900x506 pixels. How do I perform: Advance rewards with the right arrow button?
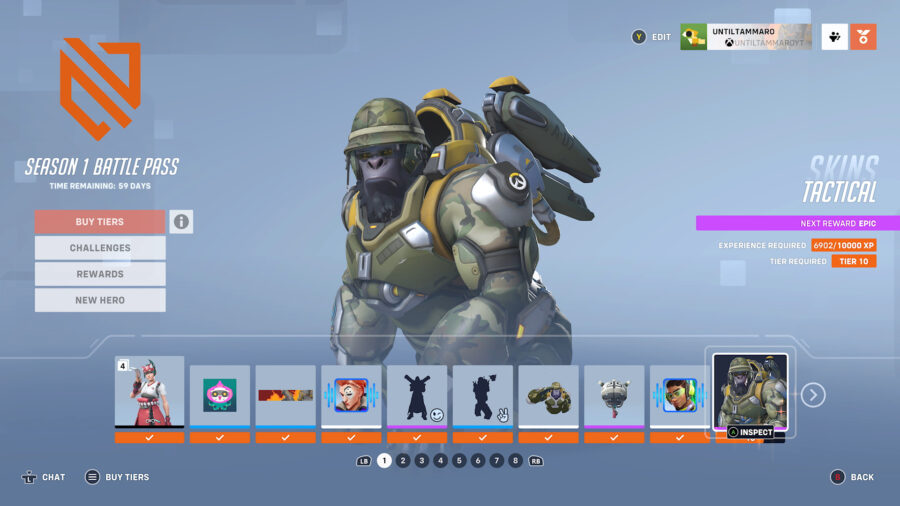pyautogui.click(x=814, y=395)
